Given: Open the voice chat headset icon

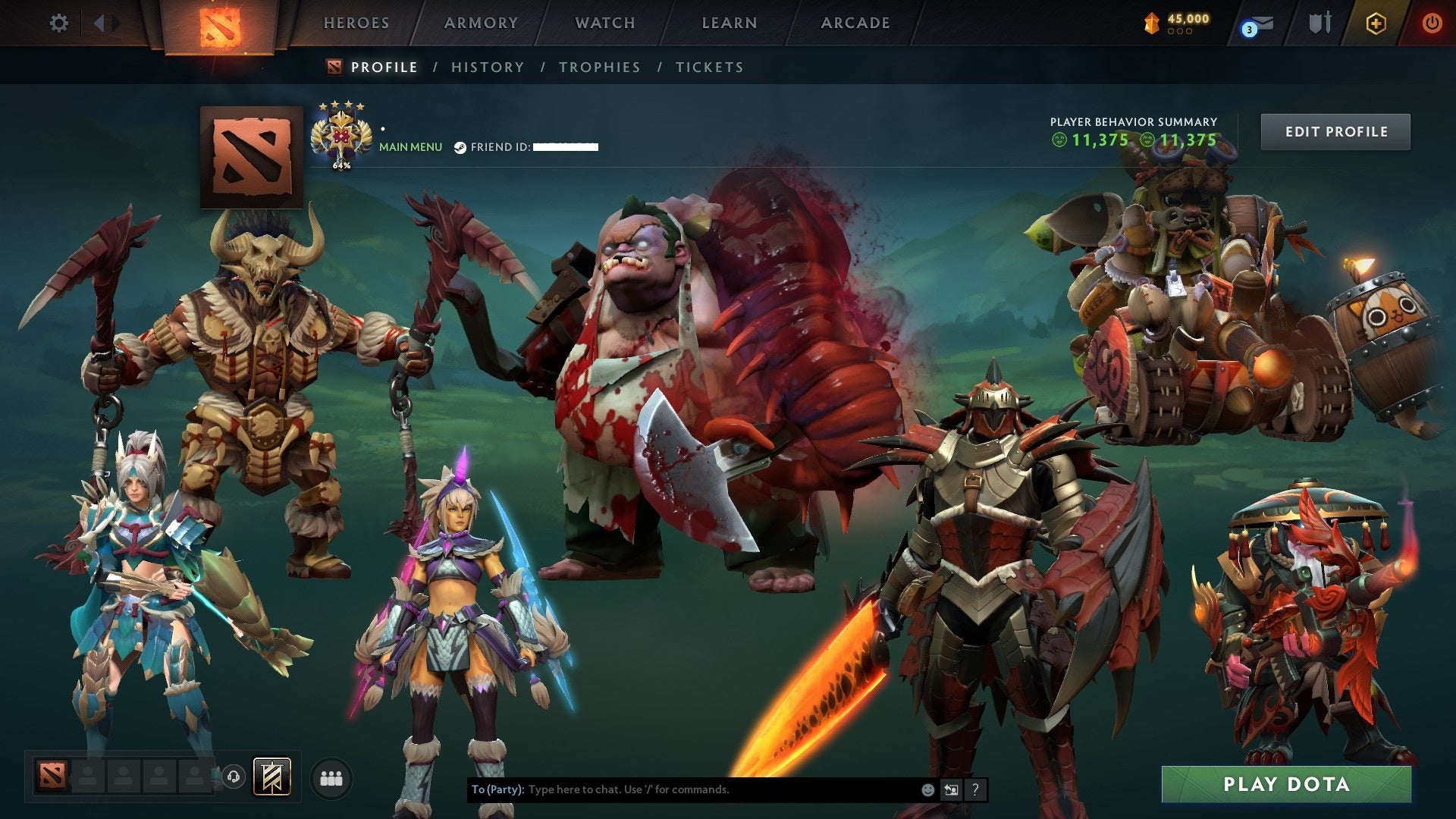Looking at the screenshot, I should coord(234,777).
